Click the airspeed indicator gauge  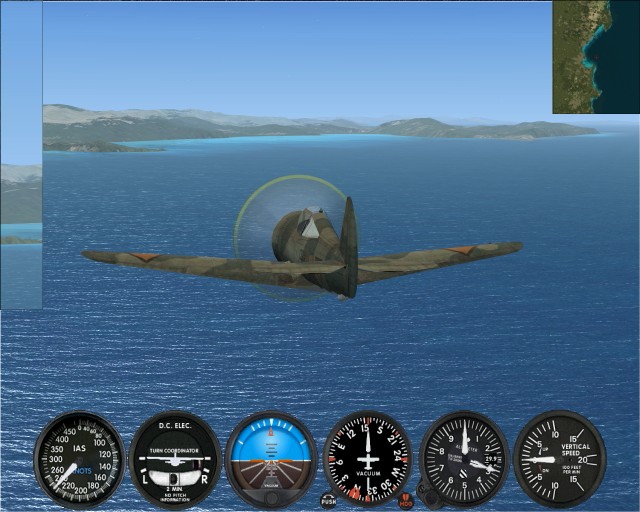[80, 459]
